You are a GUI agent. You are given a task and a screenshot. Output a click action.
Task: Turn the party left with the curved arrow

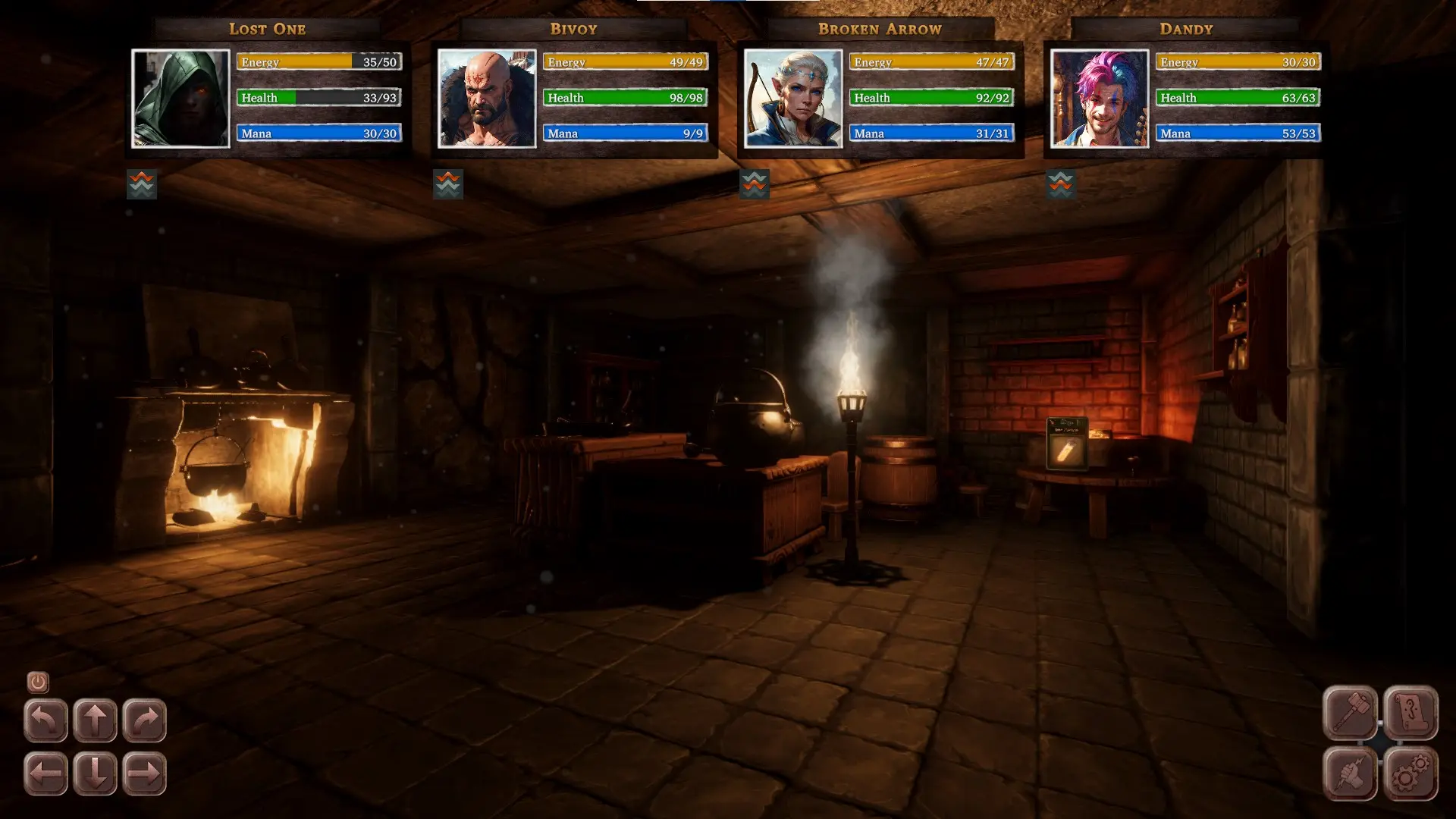point(45,720)
